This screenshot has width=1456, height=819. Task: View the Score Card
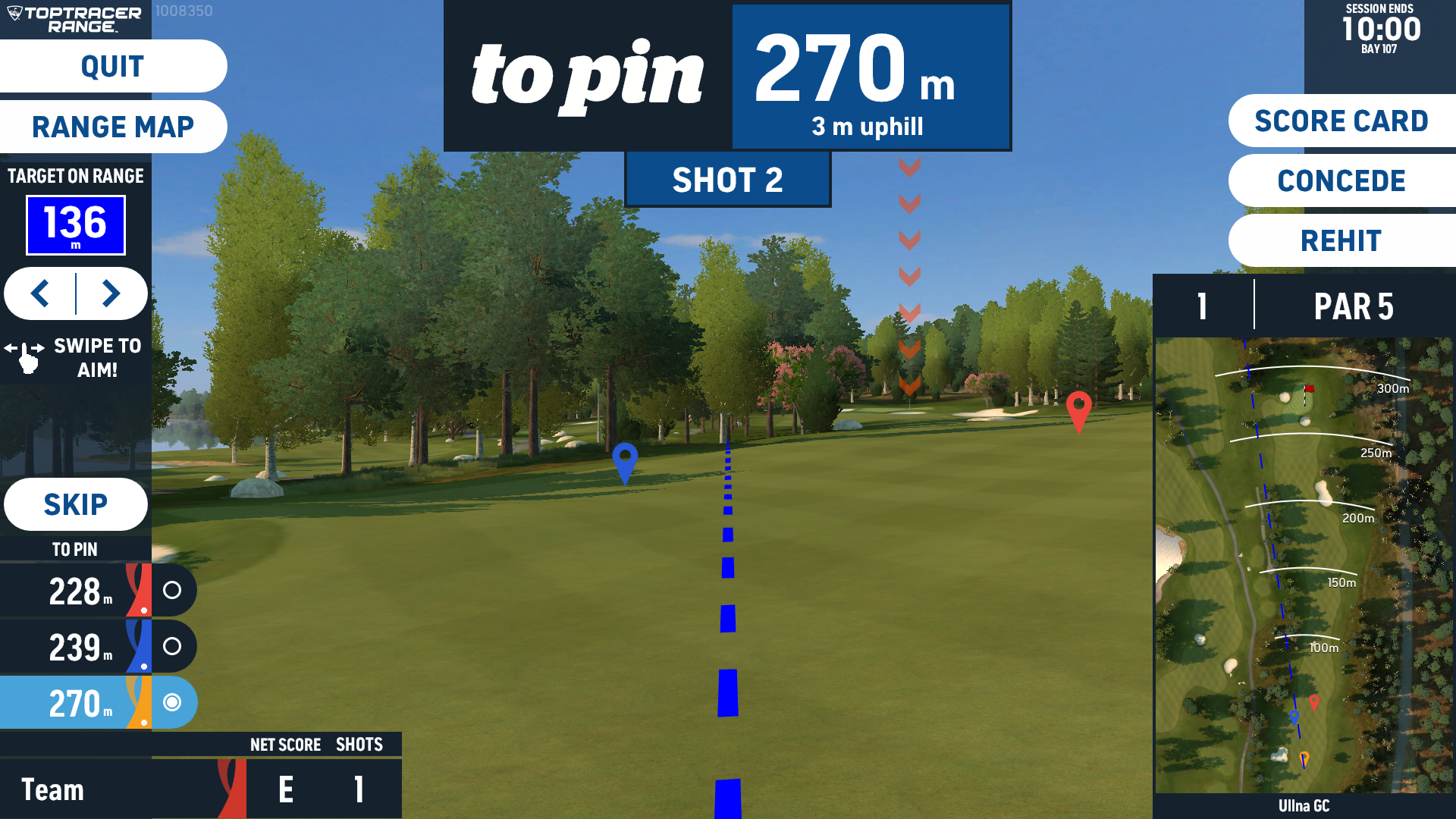click(x=1341, y=121)
